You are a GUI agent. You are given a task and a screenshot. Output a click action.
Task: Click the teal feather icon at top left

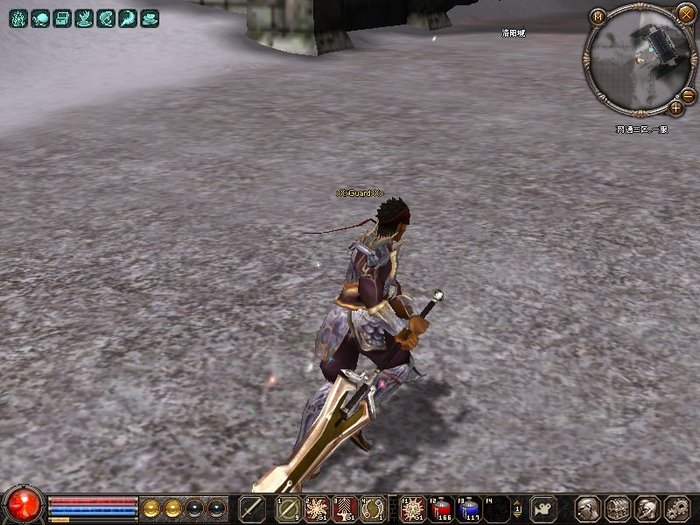pos(128,18)
